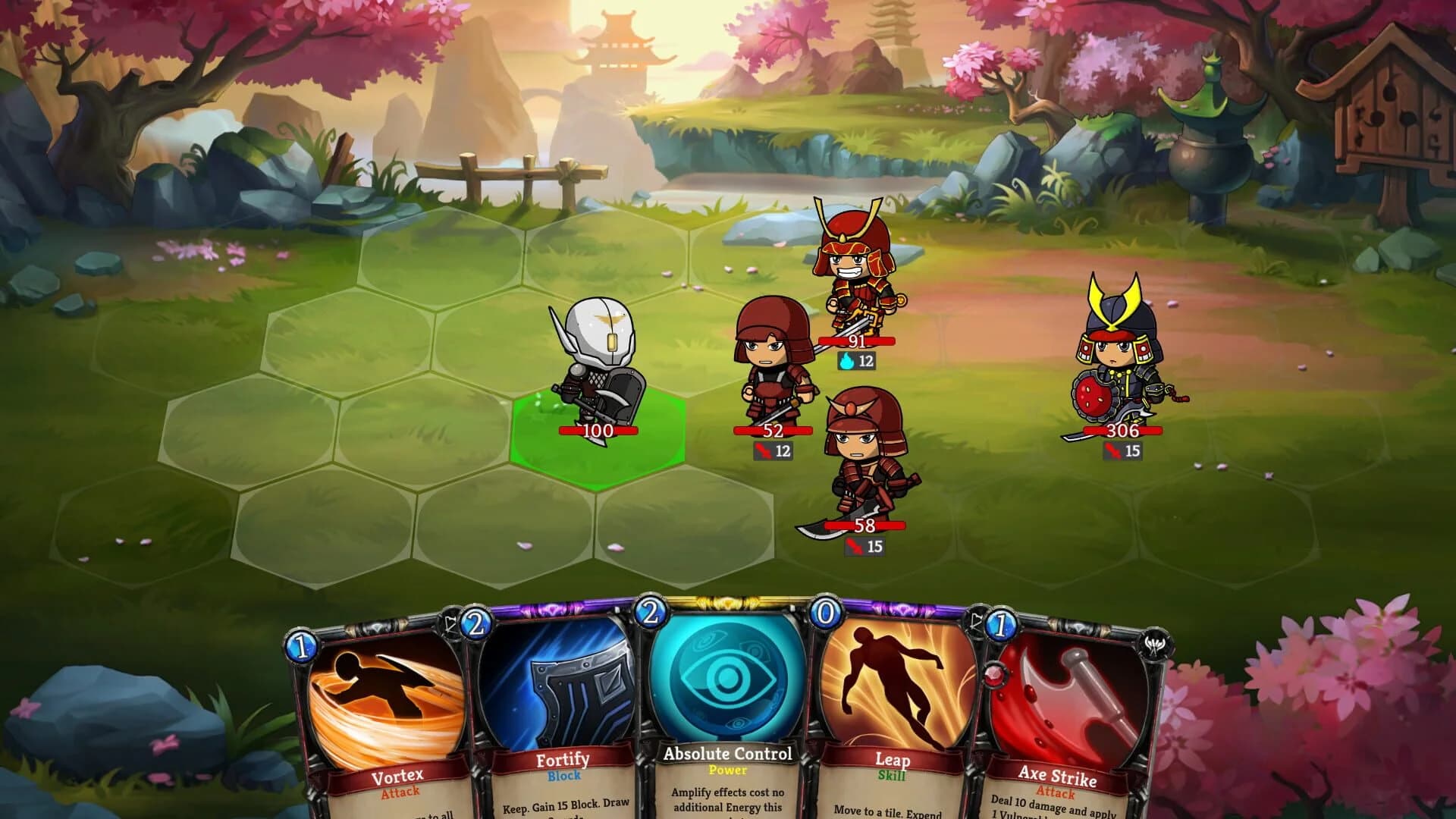The height and width of the screenshot is (819, 1456).
Task: Select the Leap skill card
Action: [x=893, y=705]
